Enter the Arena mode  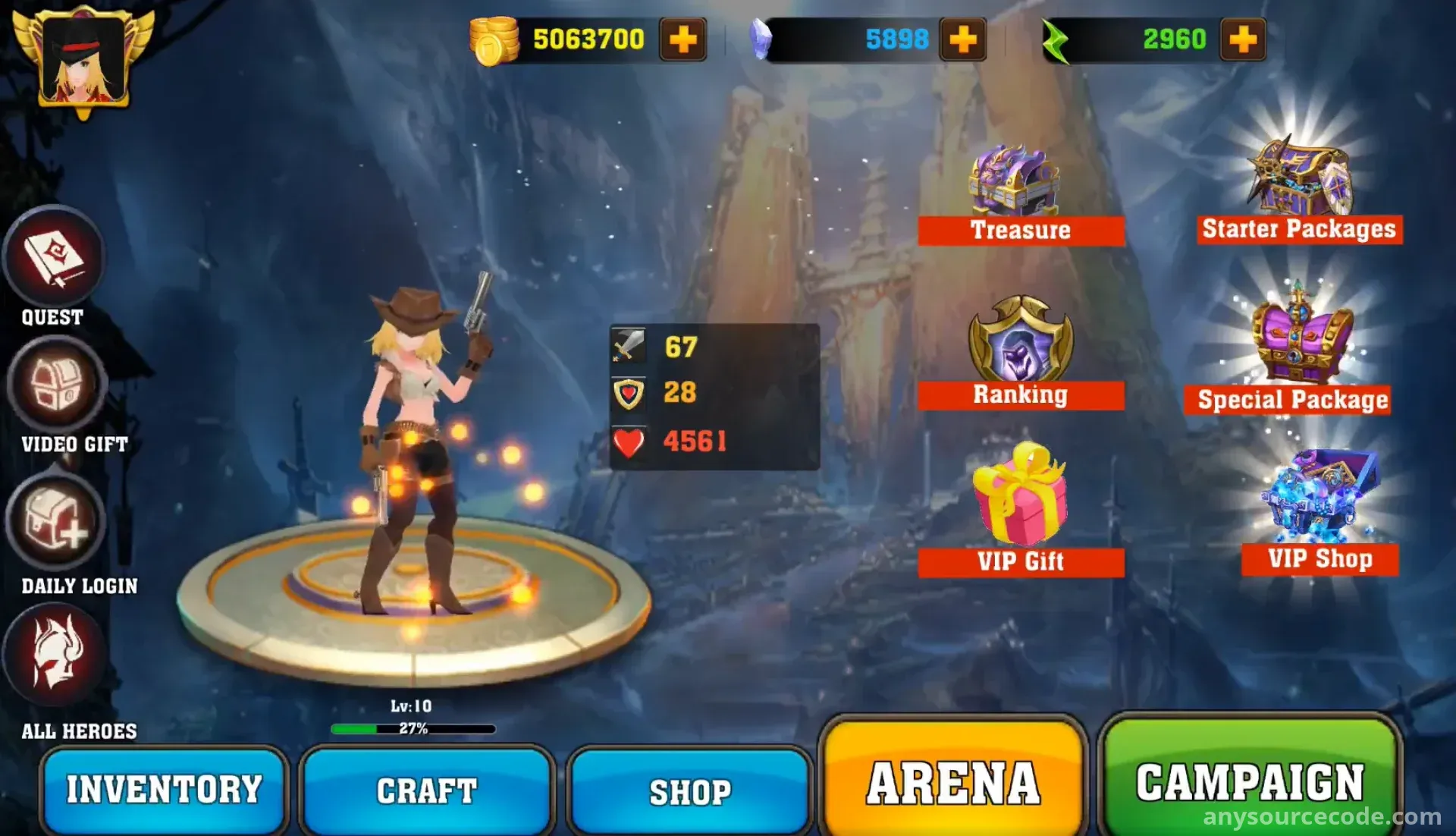tap(953, 783)
